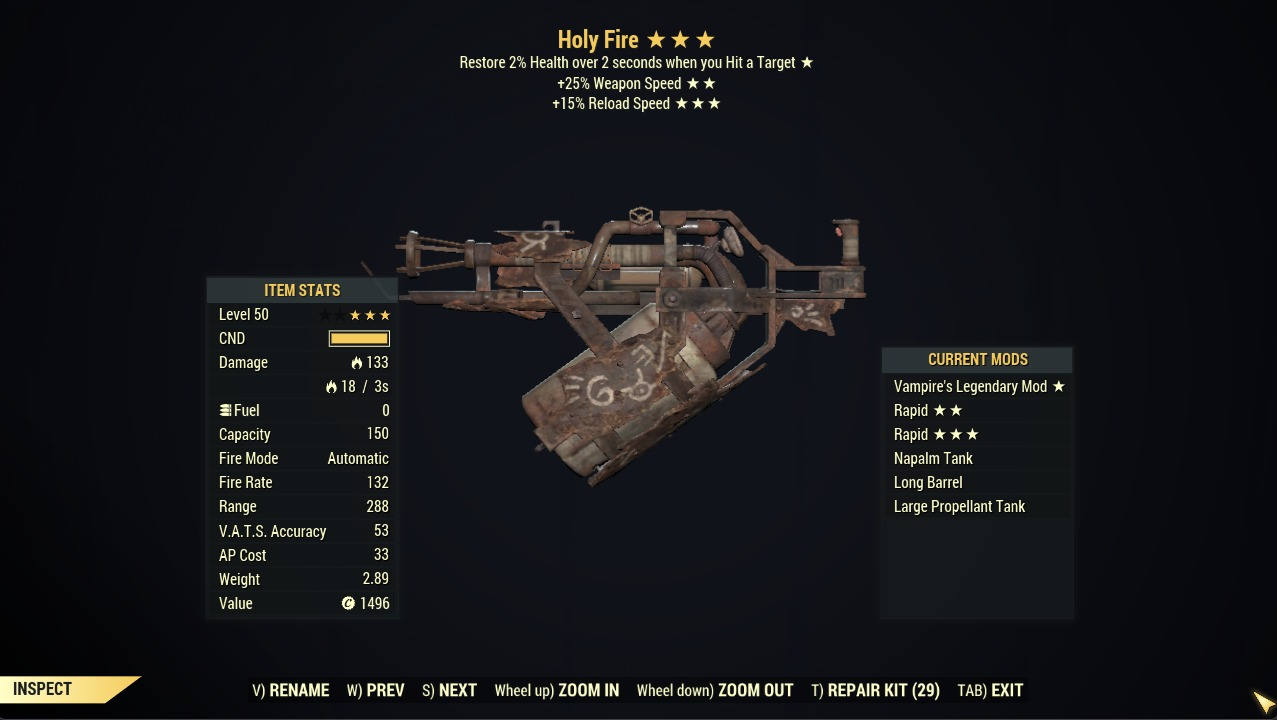Select the Long Barrel mod entry
This screenshot has width=1277, height=720.
[x=928, y=483]
